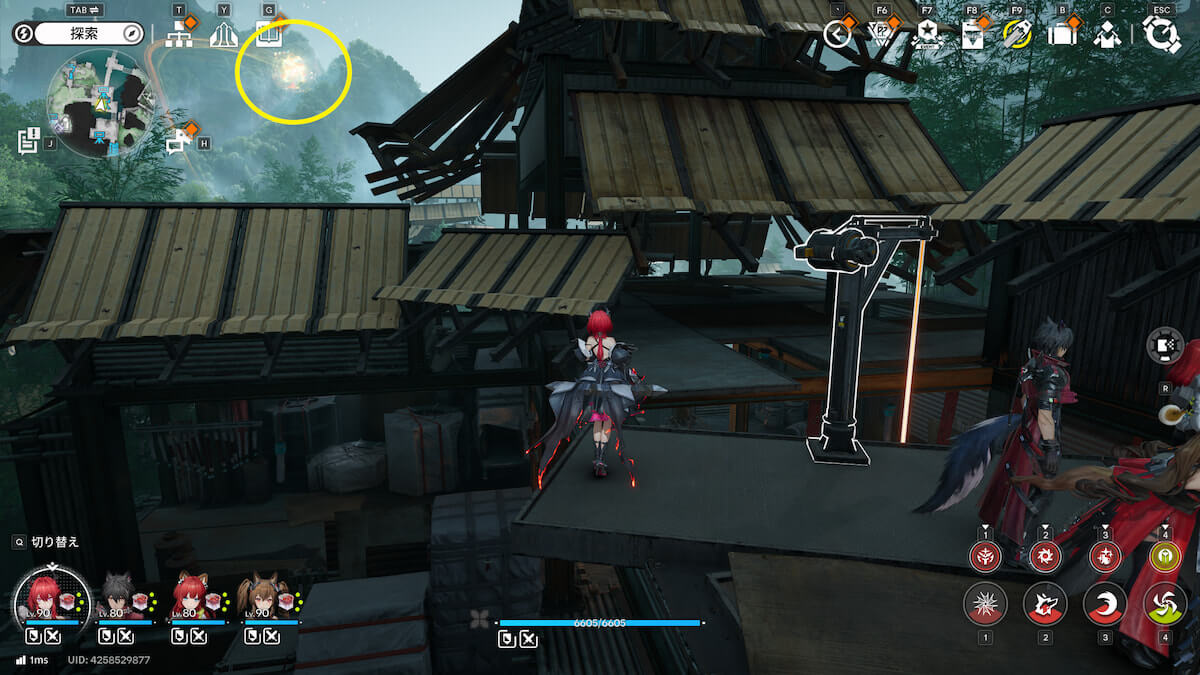Open the event star badge icon
Image resolution: width=1200 pixels, height=675 pixels.
pos(927,34)
